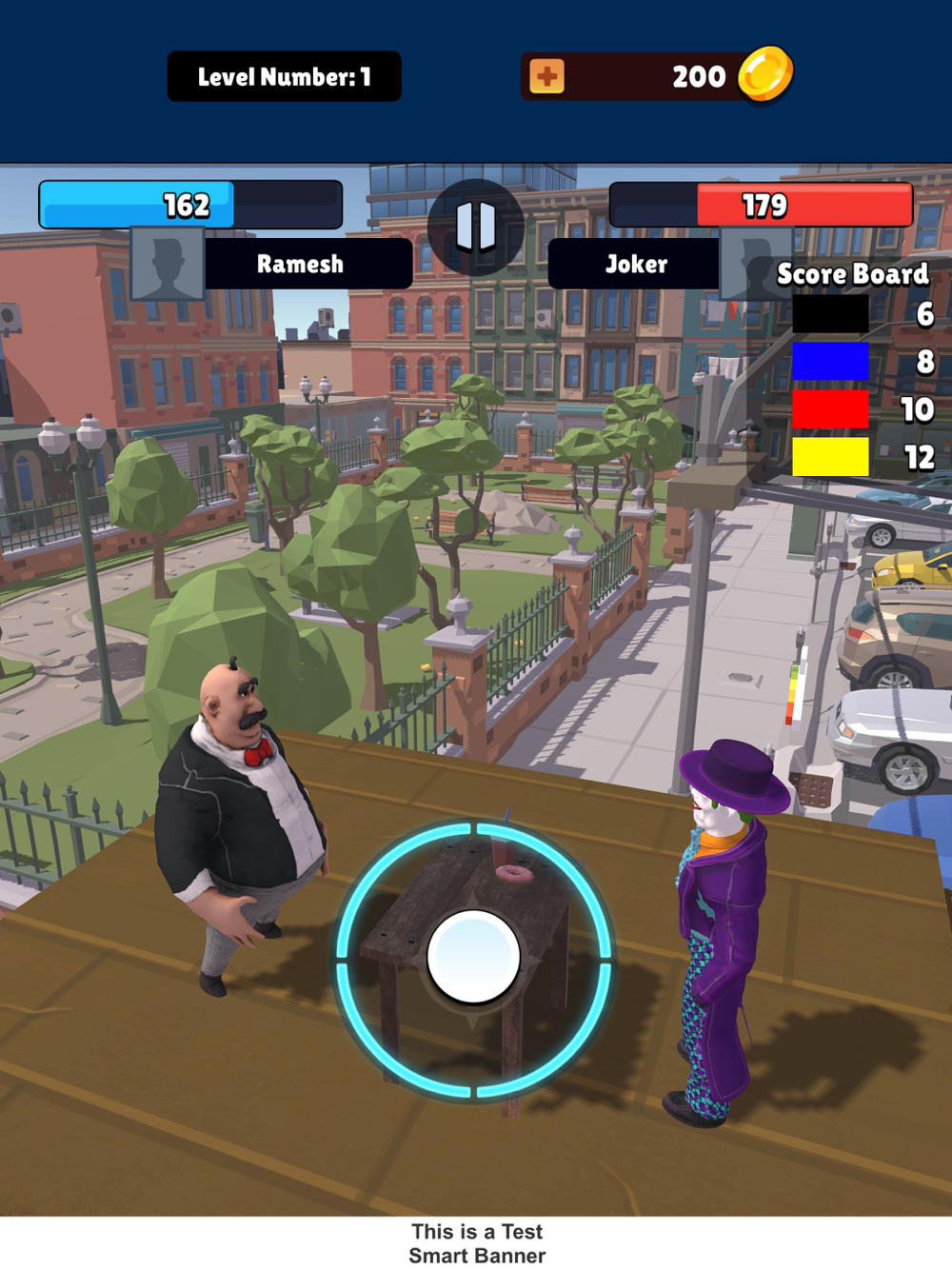Image resolution: width=952 pixels, height=1270 pixels.
Task: Add coins with the orange plus button
Action: click(546, 76)
